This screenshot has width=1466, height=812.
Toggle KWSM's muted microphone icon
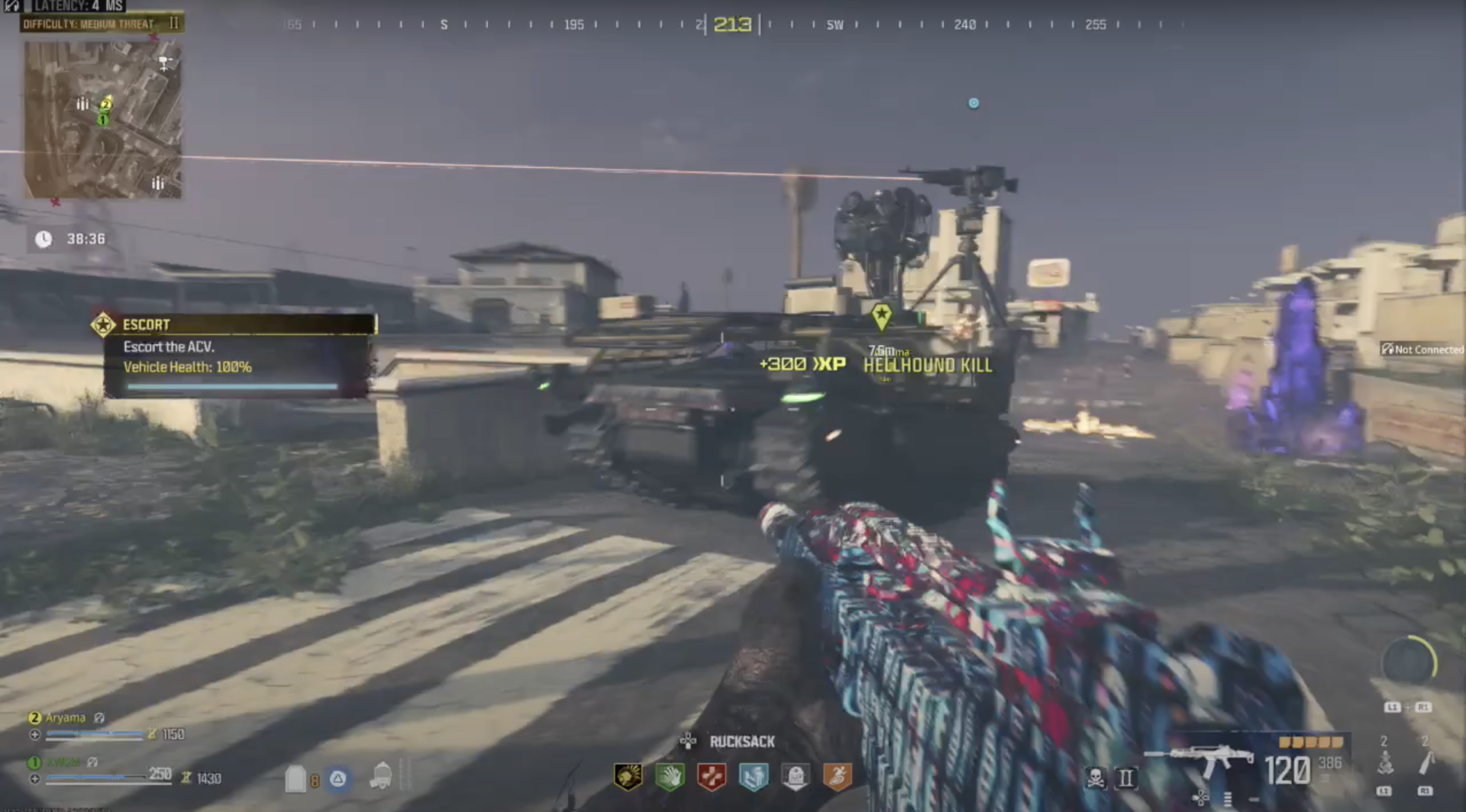coord(92,762)
